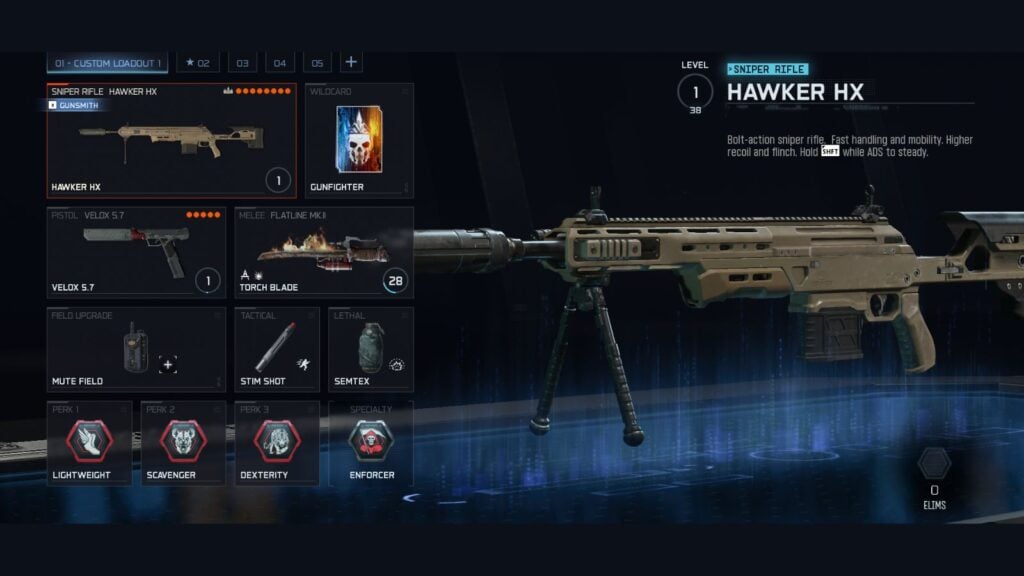Open loadout tab 03
This screenshot has width=1024, height=576.
tap(242, 63)
